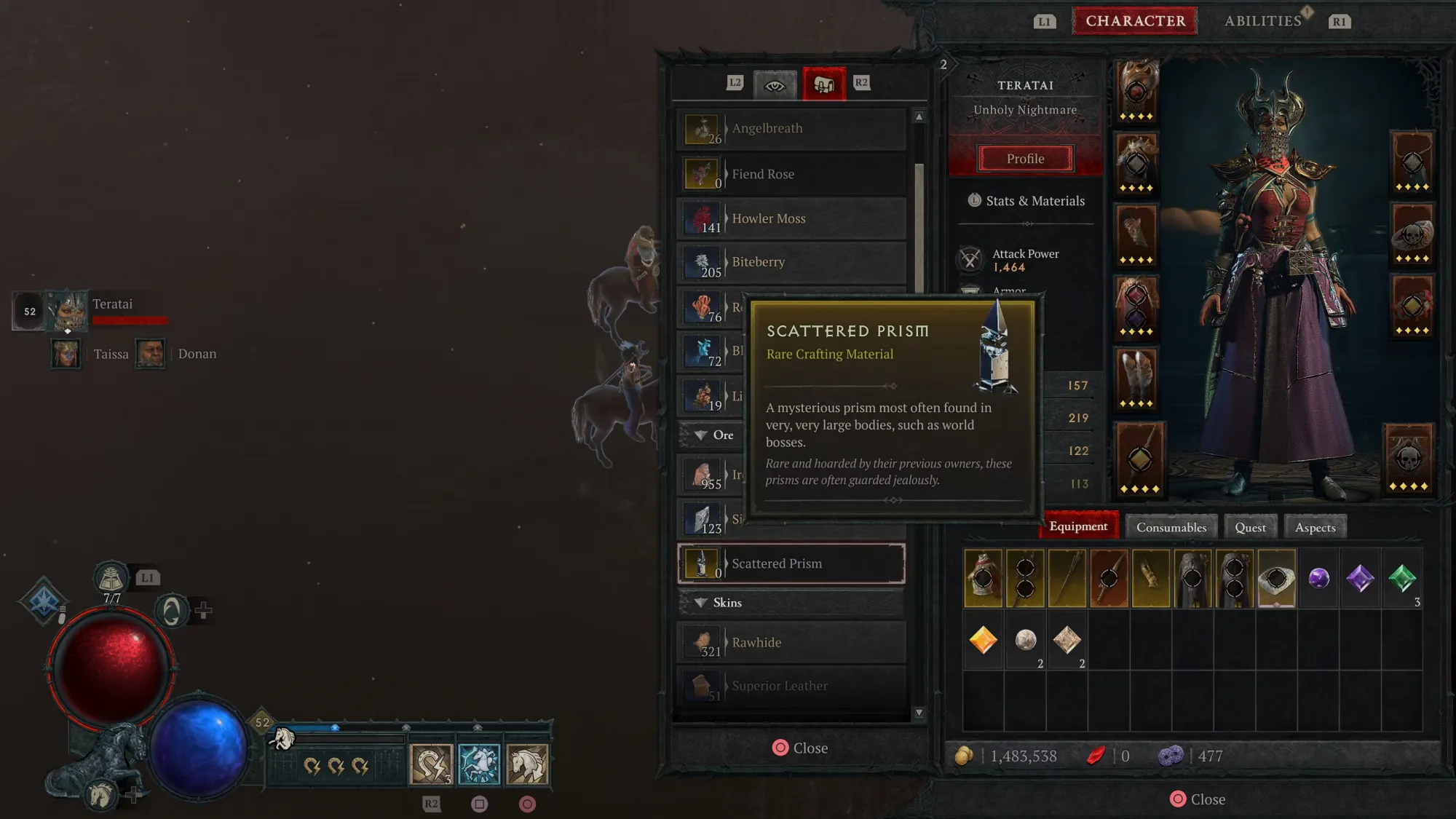This screenshot has width=1456, height=819.
Task: Click the Biteberry material entry
Action: coord(792,262)
